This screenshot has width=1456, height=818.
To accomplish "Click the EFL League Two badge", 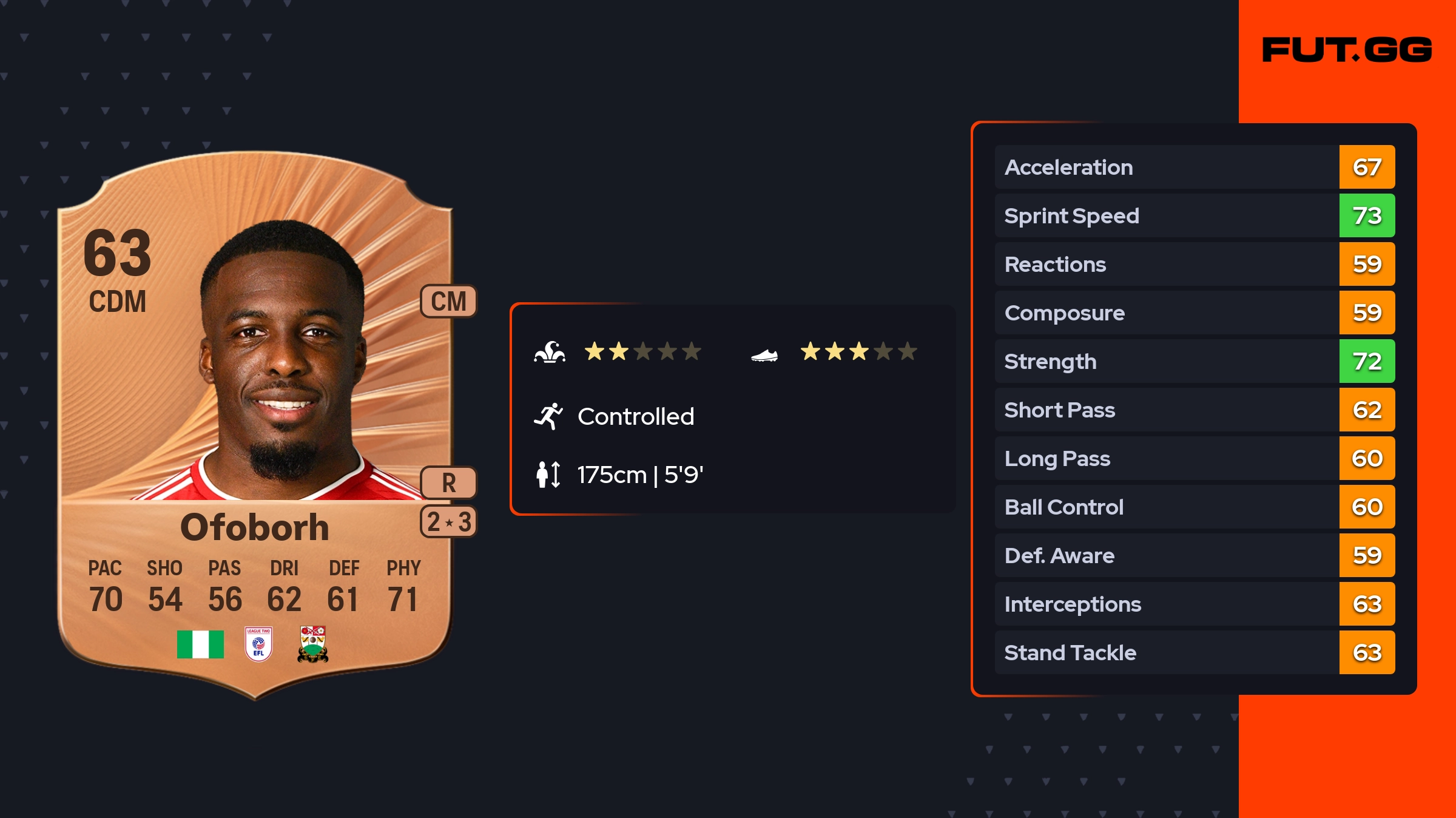I will pyautogui.click(x=258, y=644).
